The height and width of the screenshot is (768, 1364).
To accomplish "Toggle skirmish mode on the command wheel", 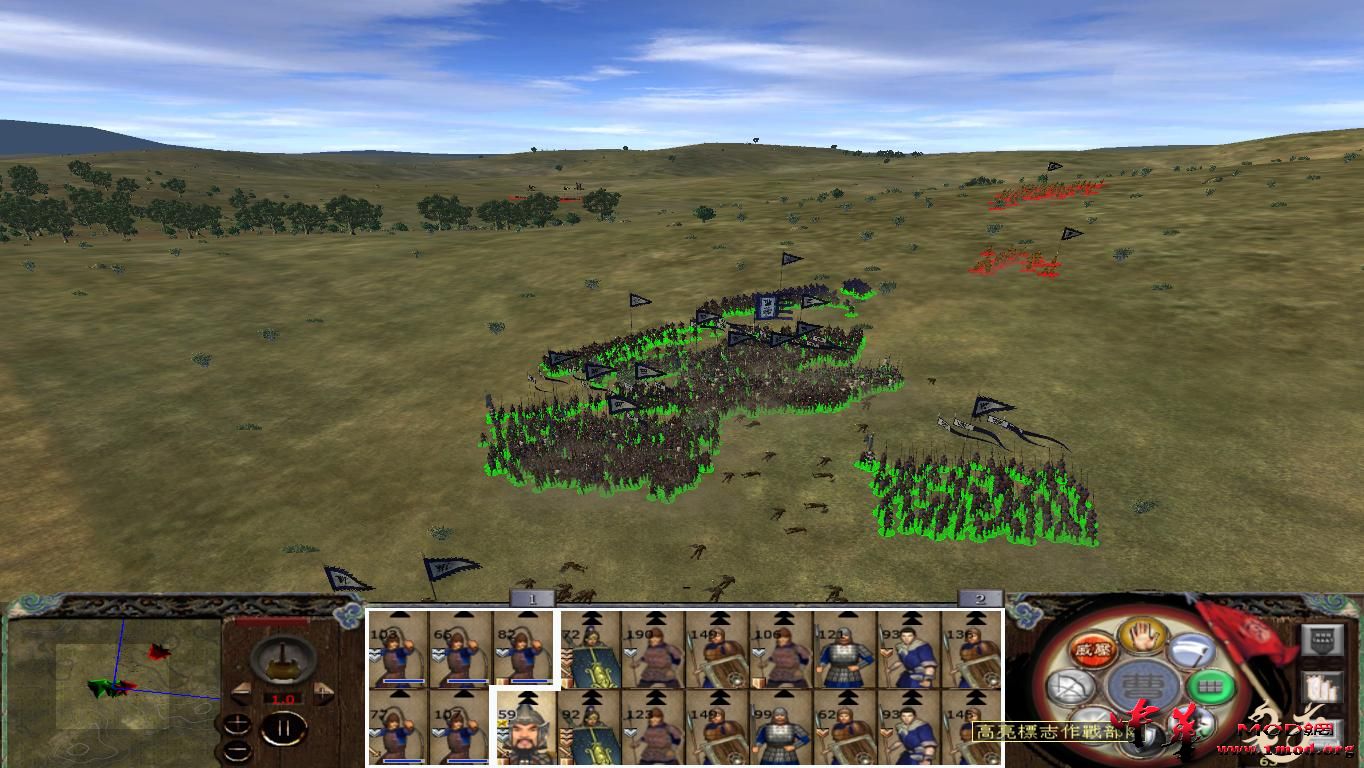I will (1093, 725).
